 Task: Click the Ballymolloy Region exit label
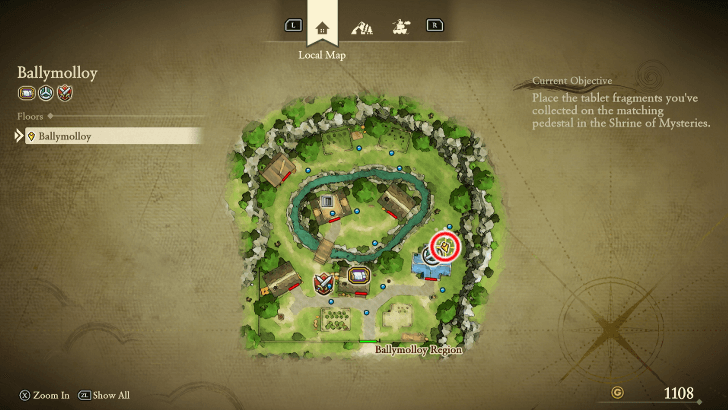click(x=418, y=350)
